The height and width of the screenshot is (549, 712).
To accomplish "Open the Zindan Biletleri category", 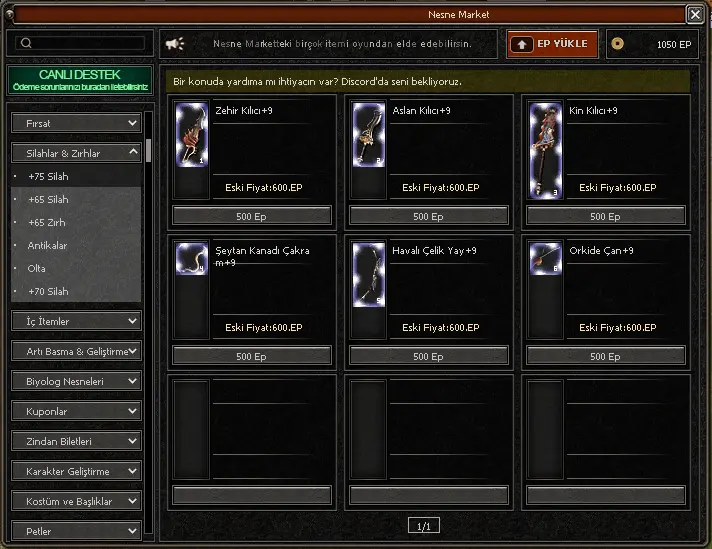I will tap(76, 441).
